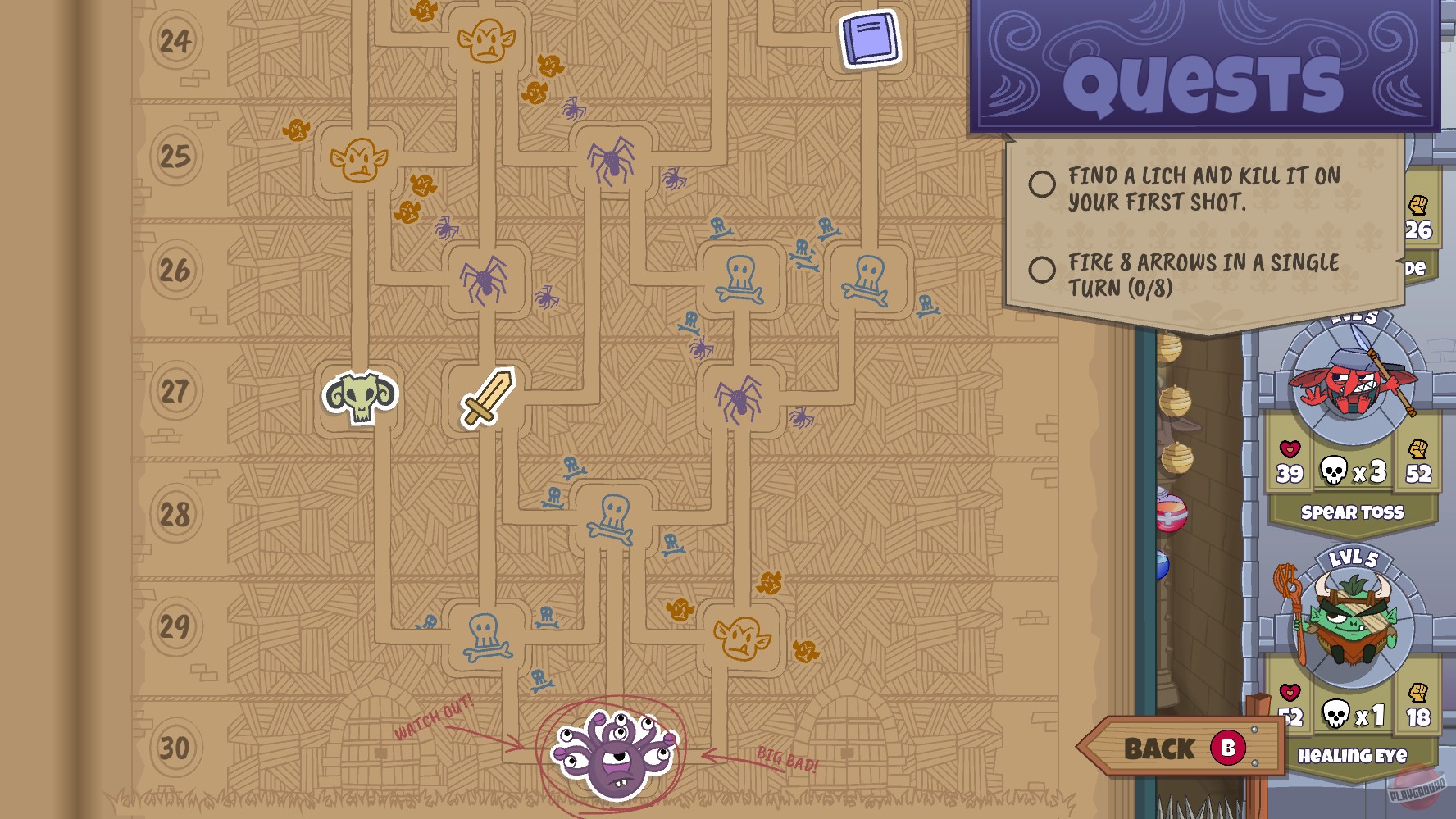Select the Spear Toss character portrait
Image resolution: width=1456 pixels, height=819 pixels.
coord(1355,381)
